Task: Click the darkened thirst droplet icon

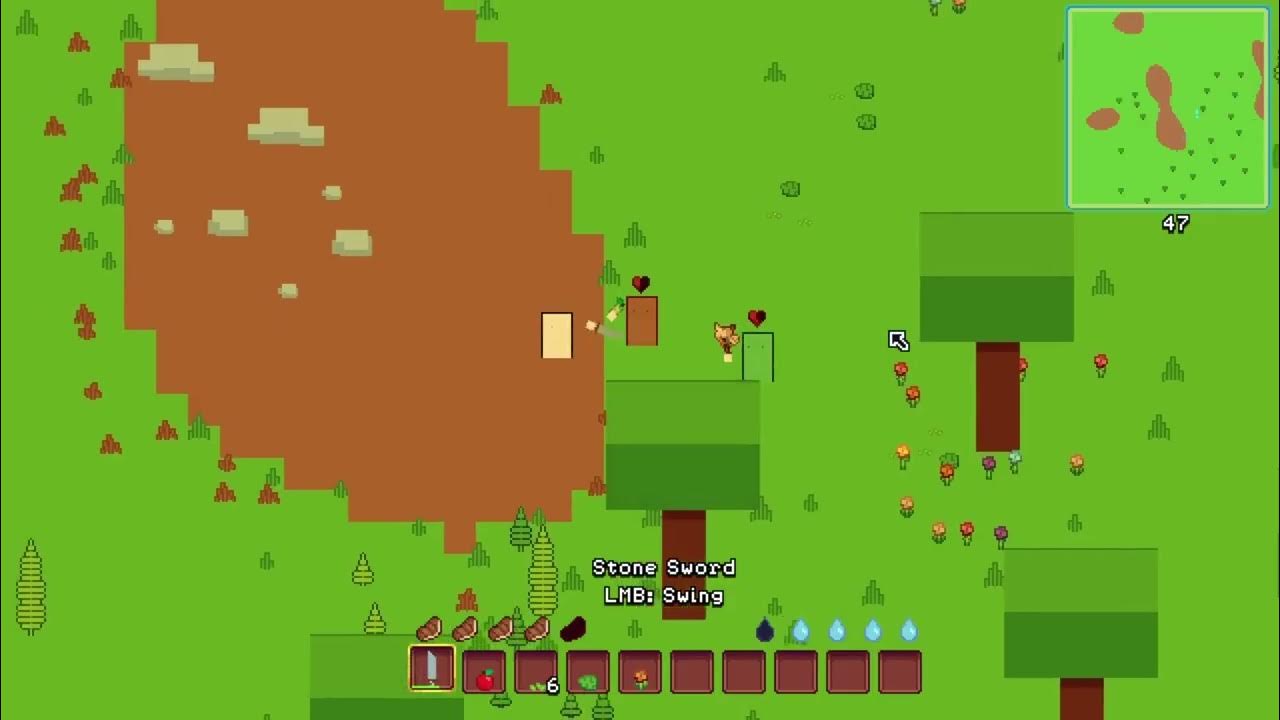Action: click(765, 630)
